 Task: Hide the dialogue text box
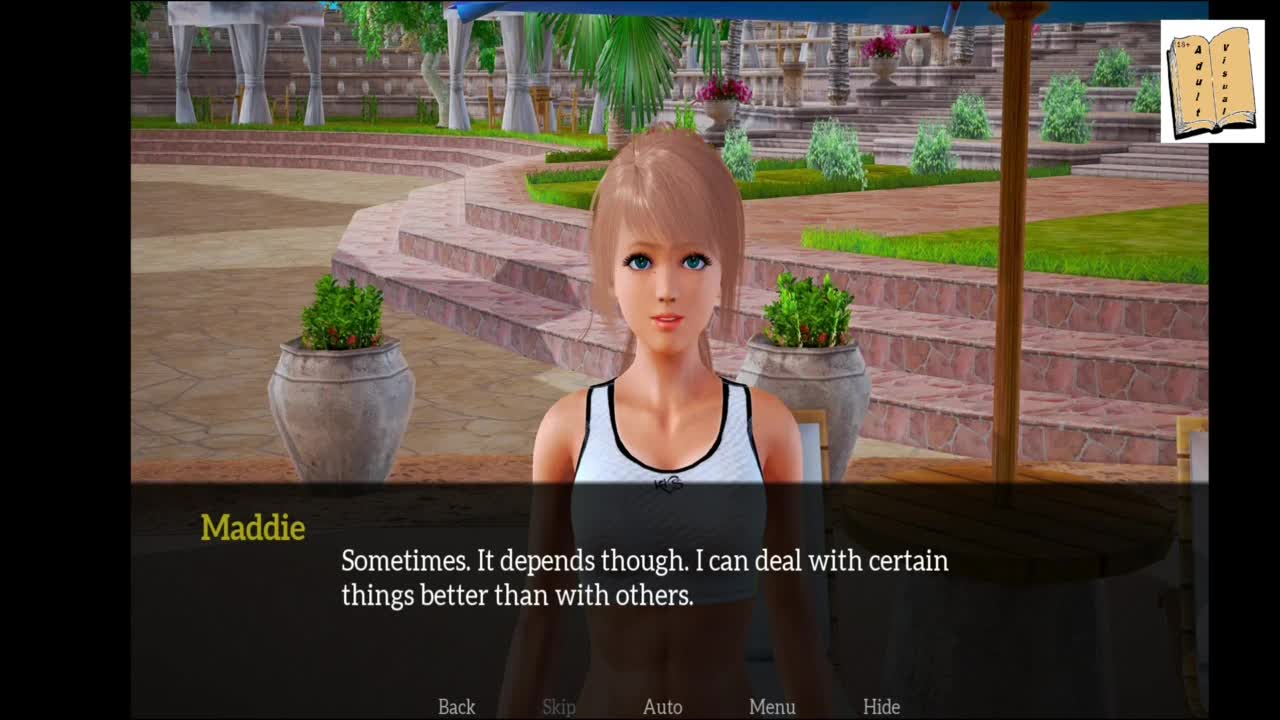tap(881, 707)
